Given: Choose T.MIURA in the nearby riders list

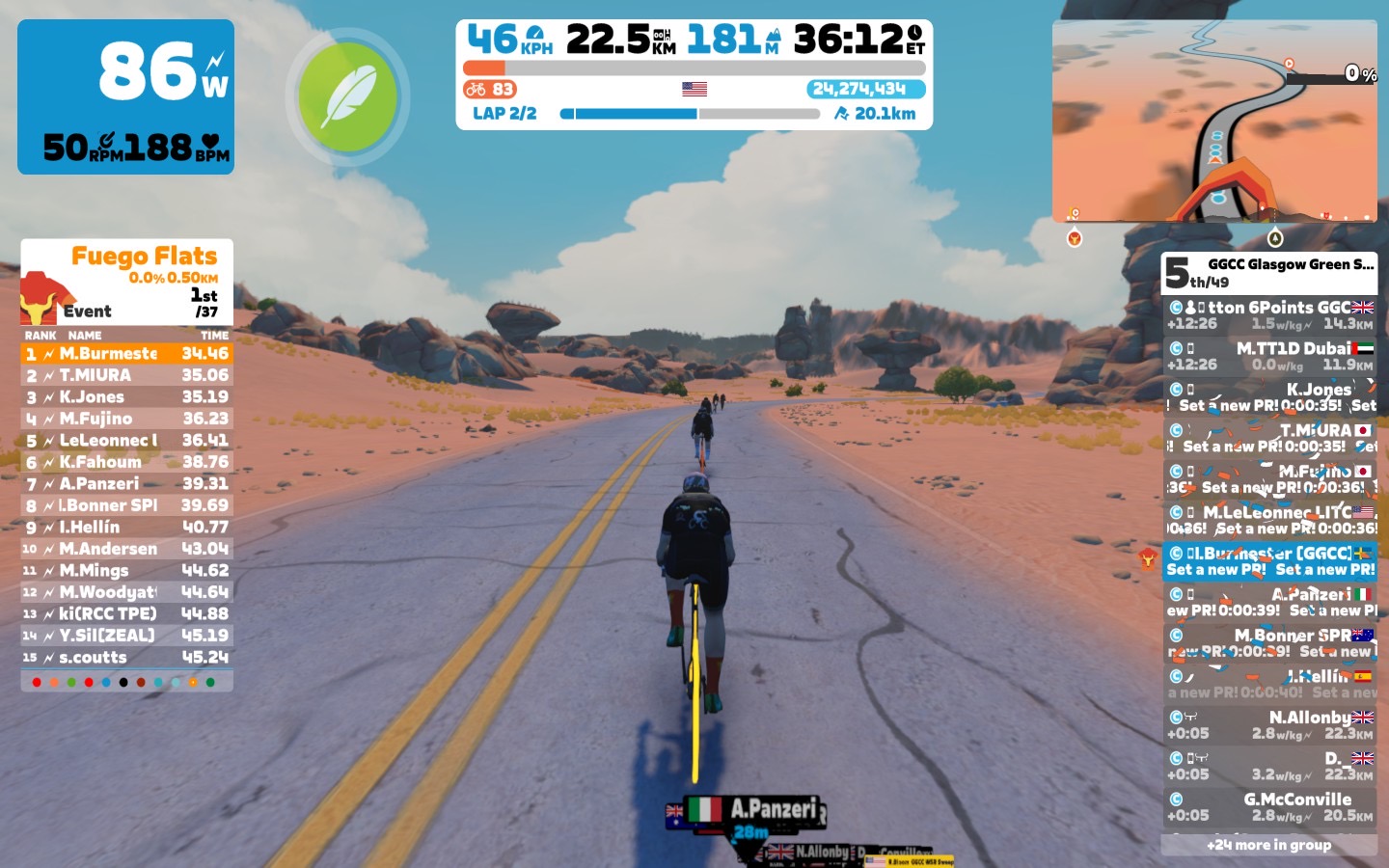Looking at the screenshot, I should click(x=1269, y=438).
